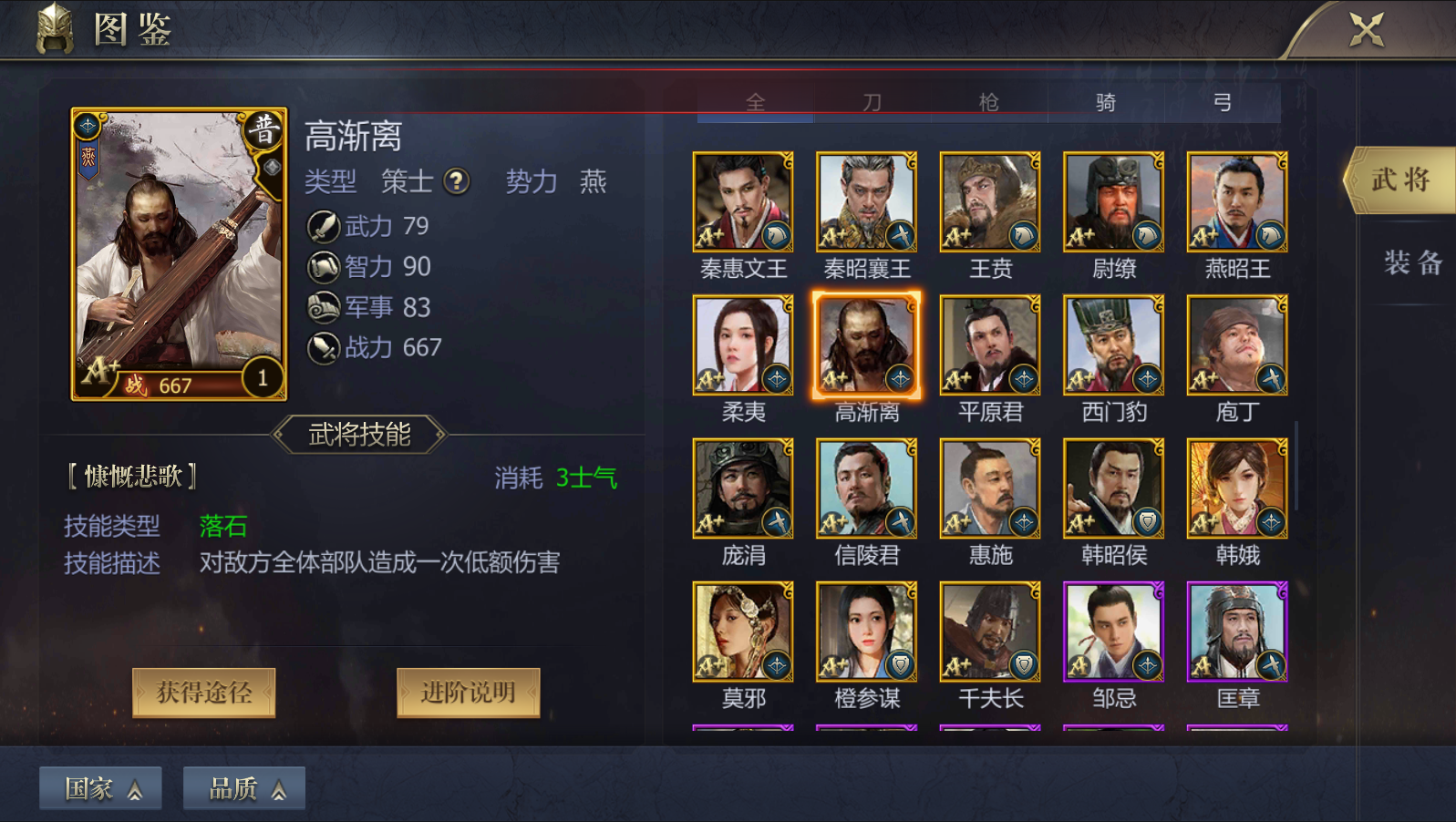The height and width of the screenshot is (822, 1456).
Task: Click the shield icon on 韩昭侯's portrait
Action: point(1147,519)
